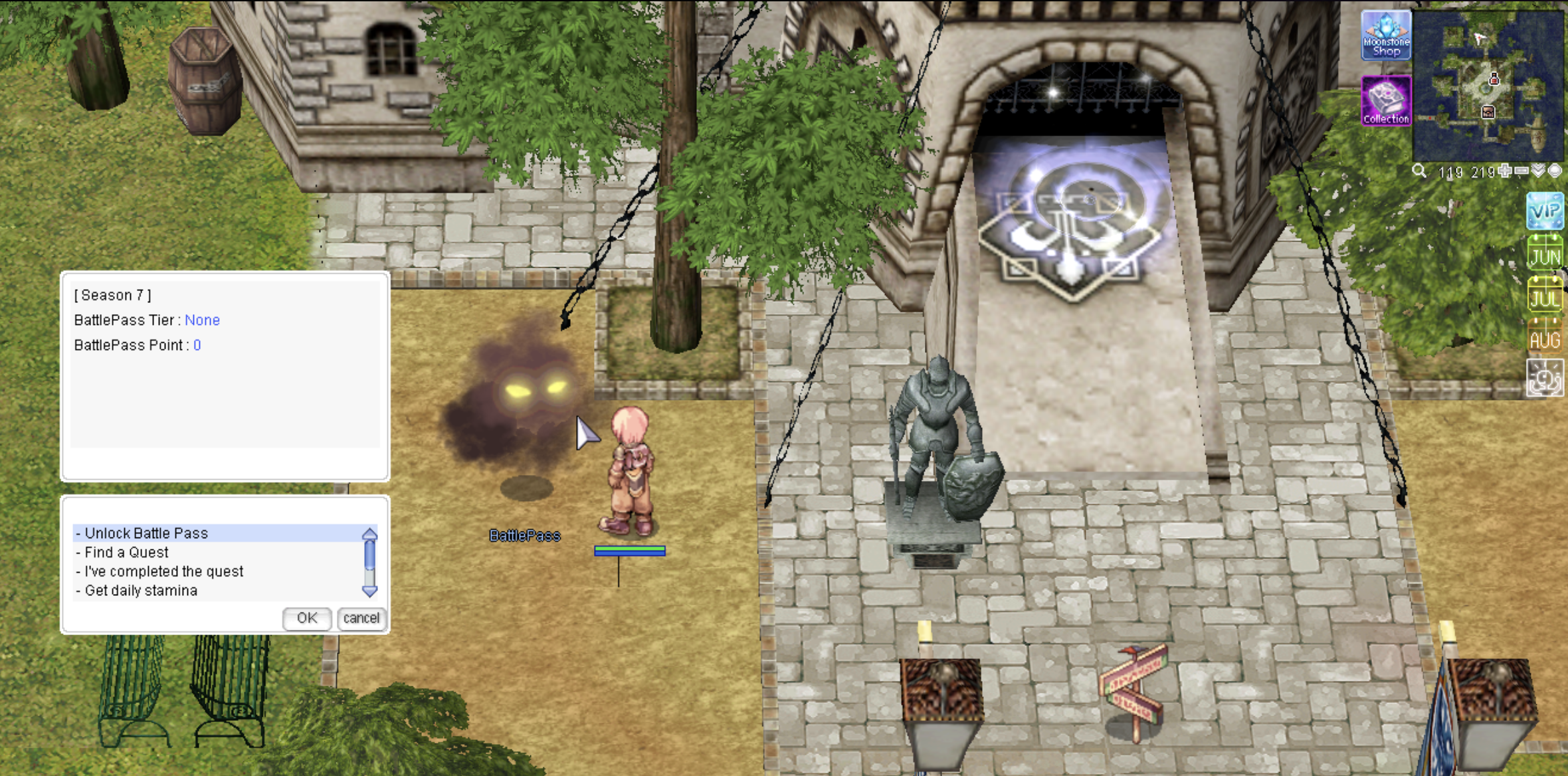Click the option list's down arrow
1568x776 pixels.
point(369,591)
